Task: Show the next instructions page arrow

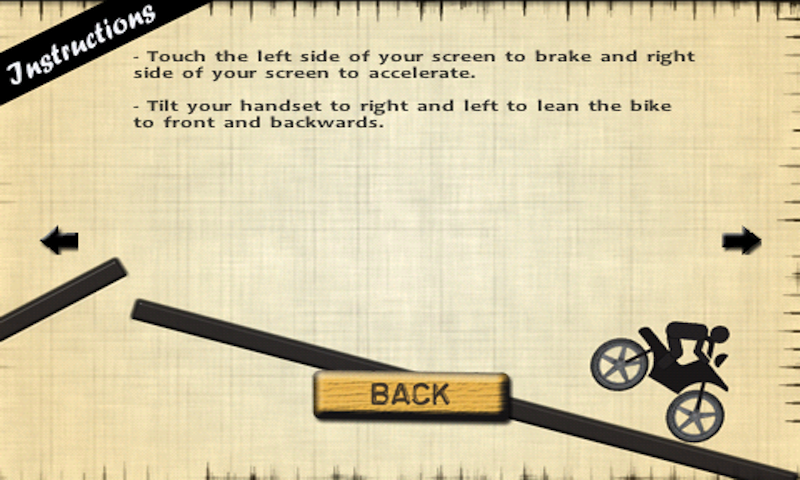Action: pyautogui.click(x=741, y=240)
